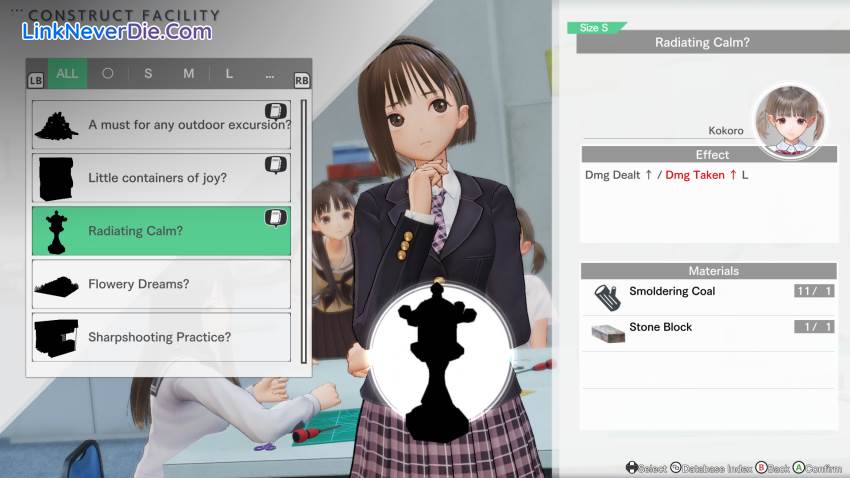
Task: Select the Stone Block material row
Action: 708,328
